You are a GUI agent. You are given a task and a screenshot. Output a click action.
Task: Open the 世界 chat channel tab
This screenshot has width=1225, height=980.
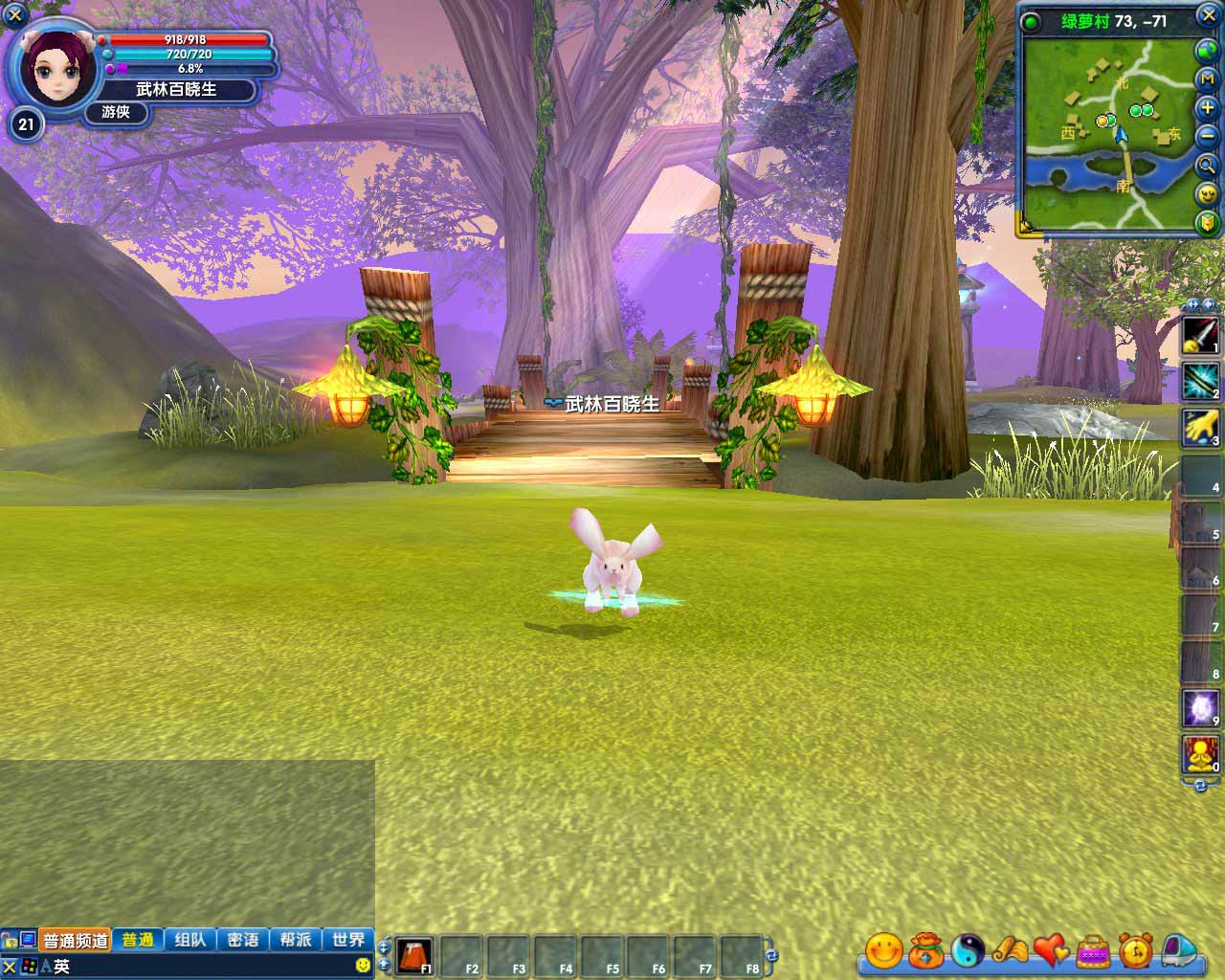tap(348, 940)
